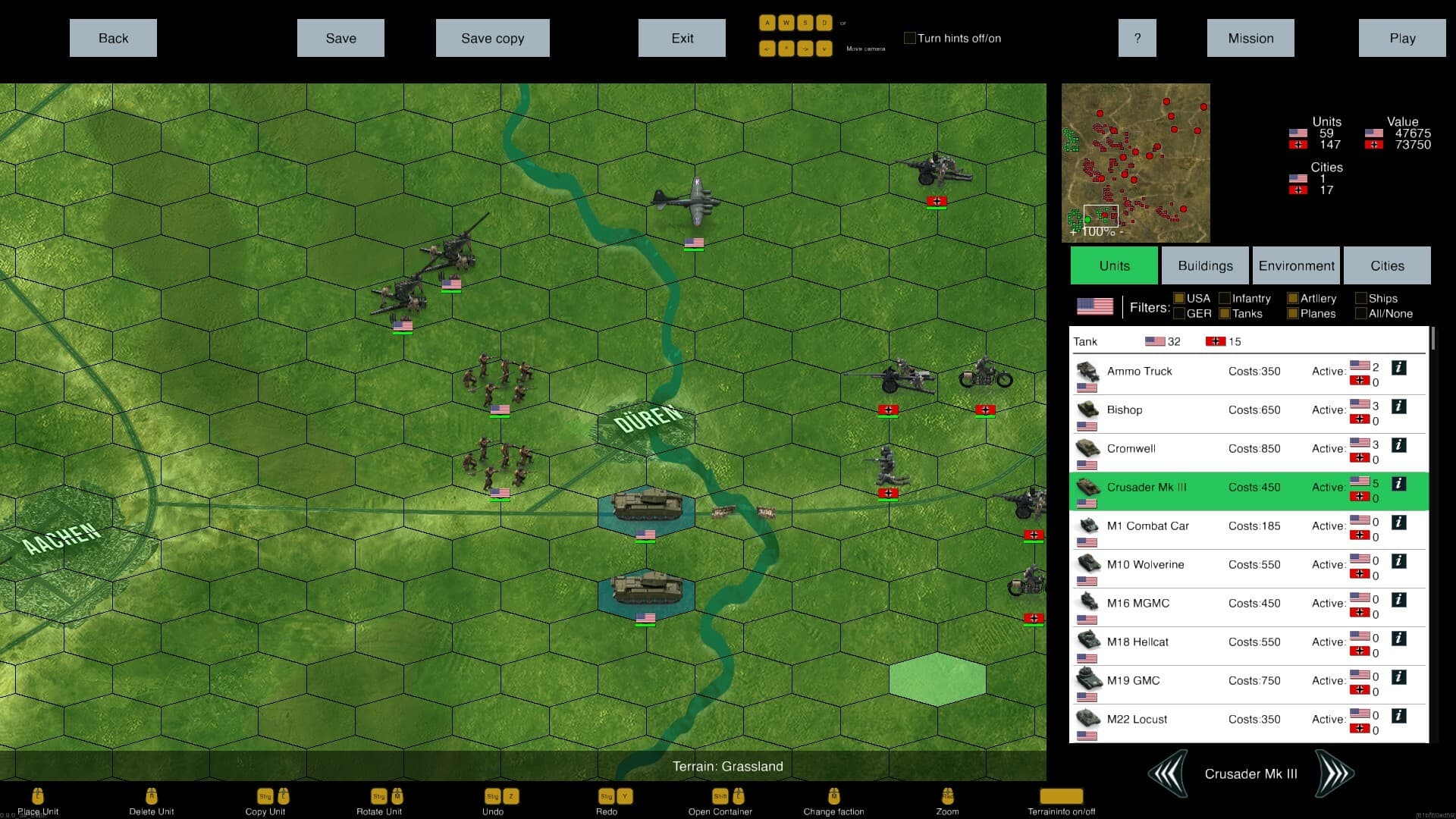Cycle to next unit with right arrow
This screenshot has height=819, width=1456.
pyautogui.click(x=1335, y=773)
